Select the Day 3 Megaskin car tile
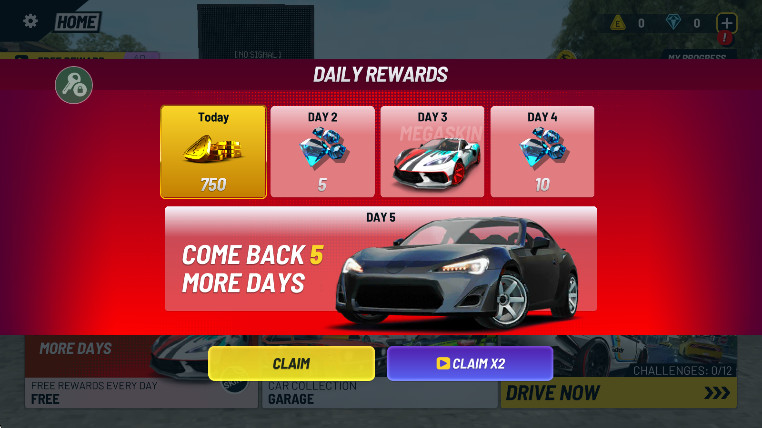 tap(432, 152)
